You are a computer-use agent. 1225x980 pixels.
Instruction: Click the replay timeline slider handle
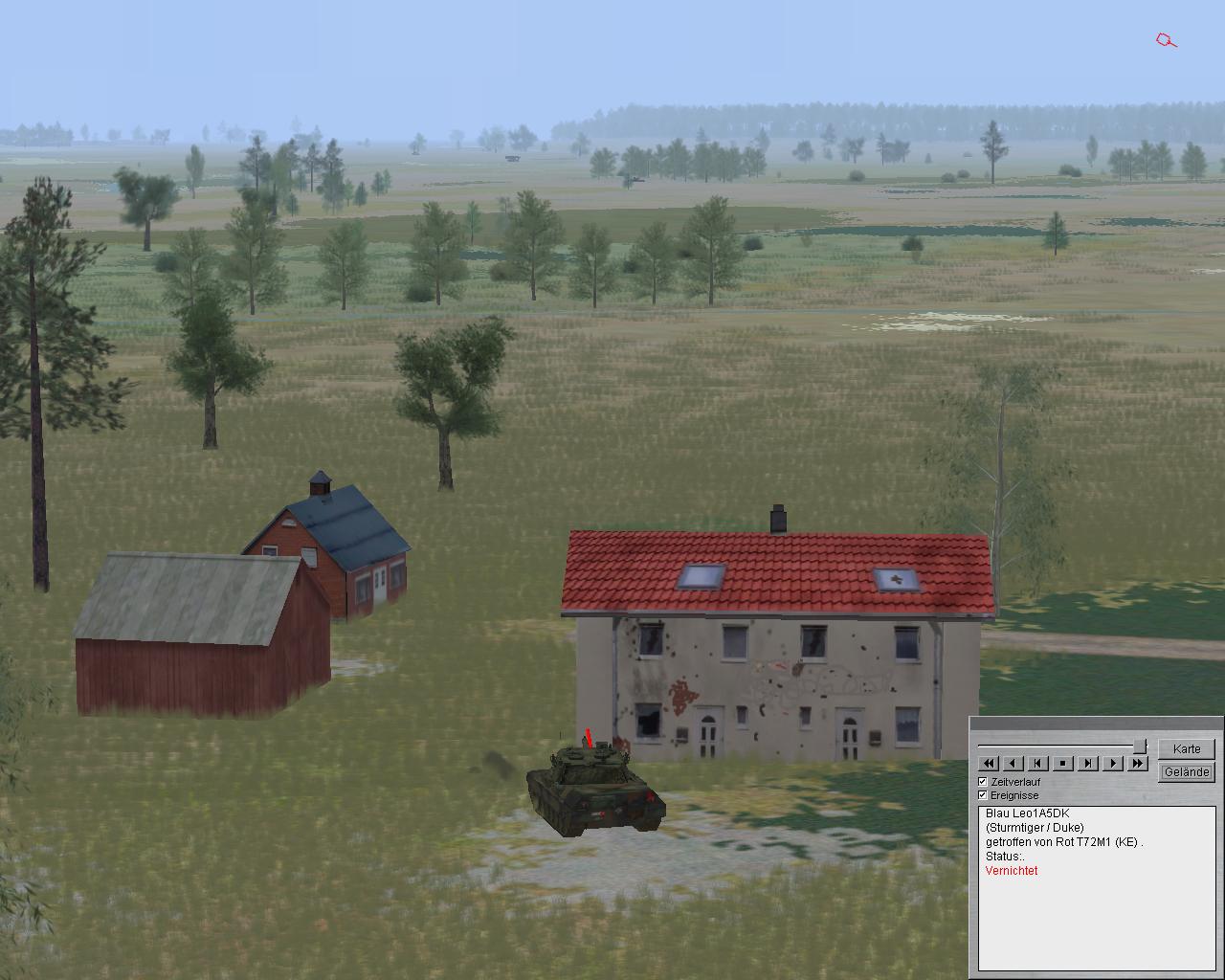[x=1140, y=746]
